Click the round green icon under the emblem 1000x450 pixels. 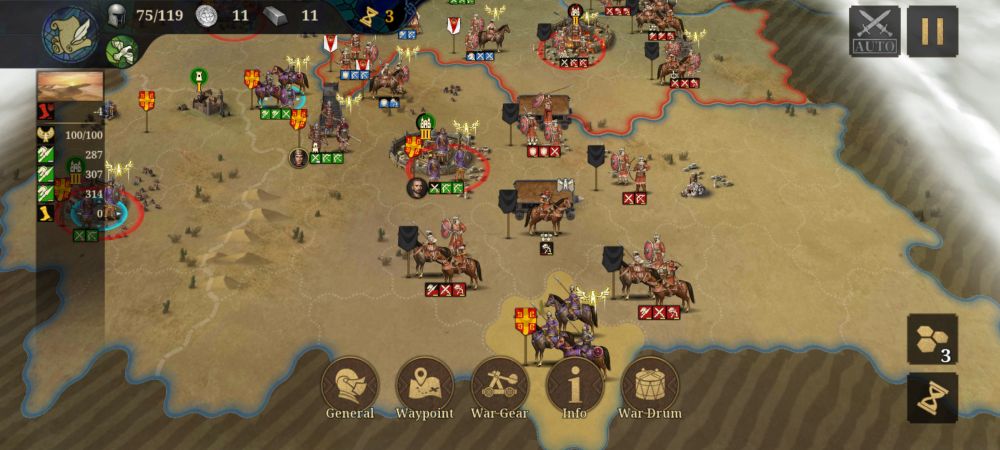pyautogui.click(x=121, y=49)
